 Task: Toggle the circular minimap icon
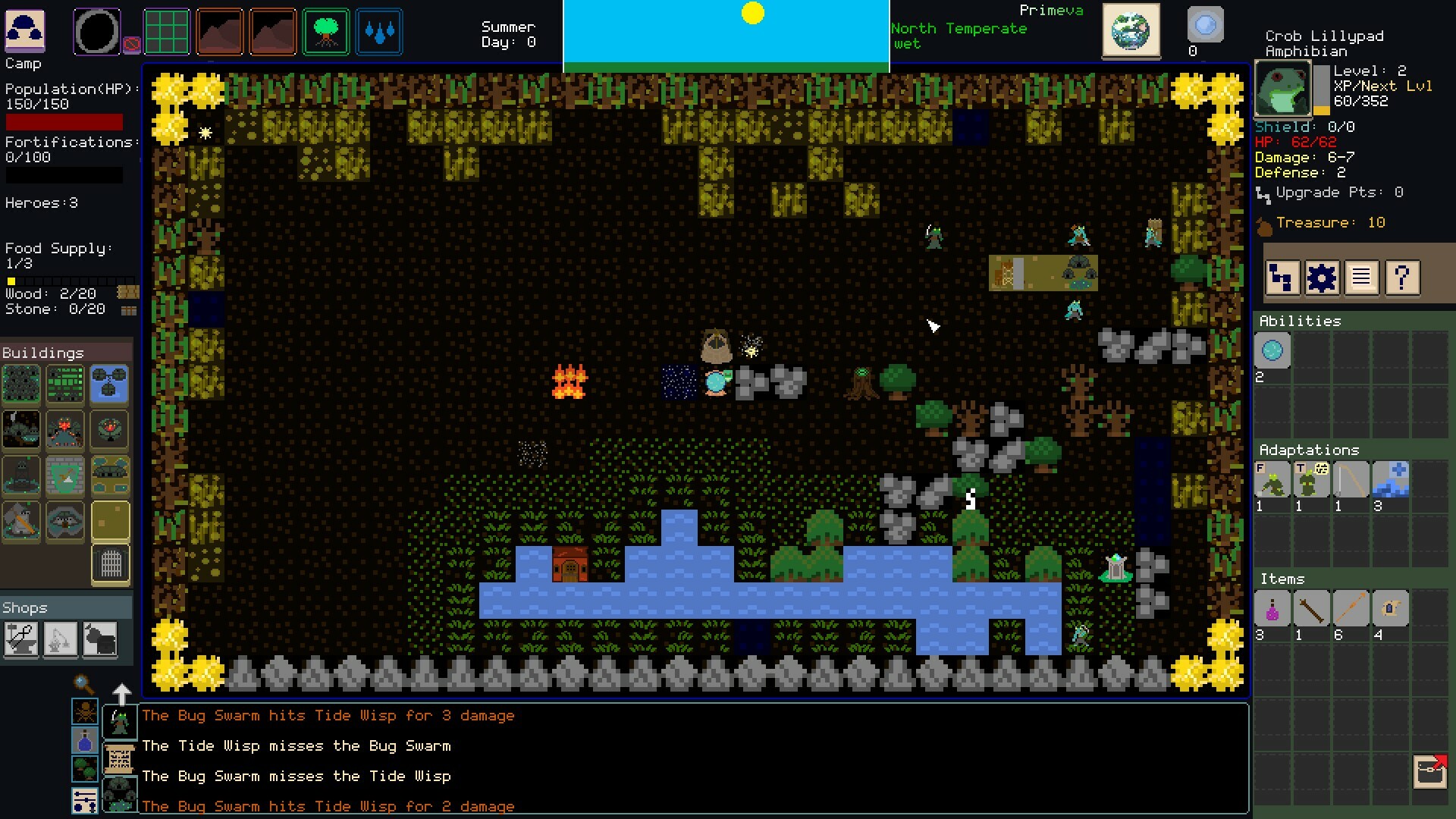(x=96, y=31)
